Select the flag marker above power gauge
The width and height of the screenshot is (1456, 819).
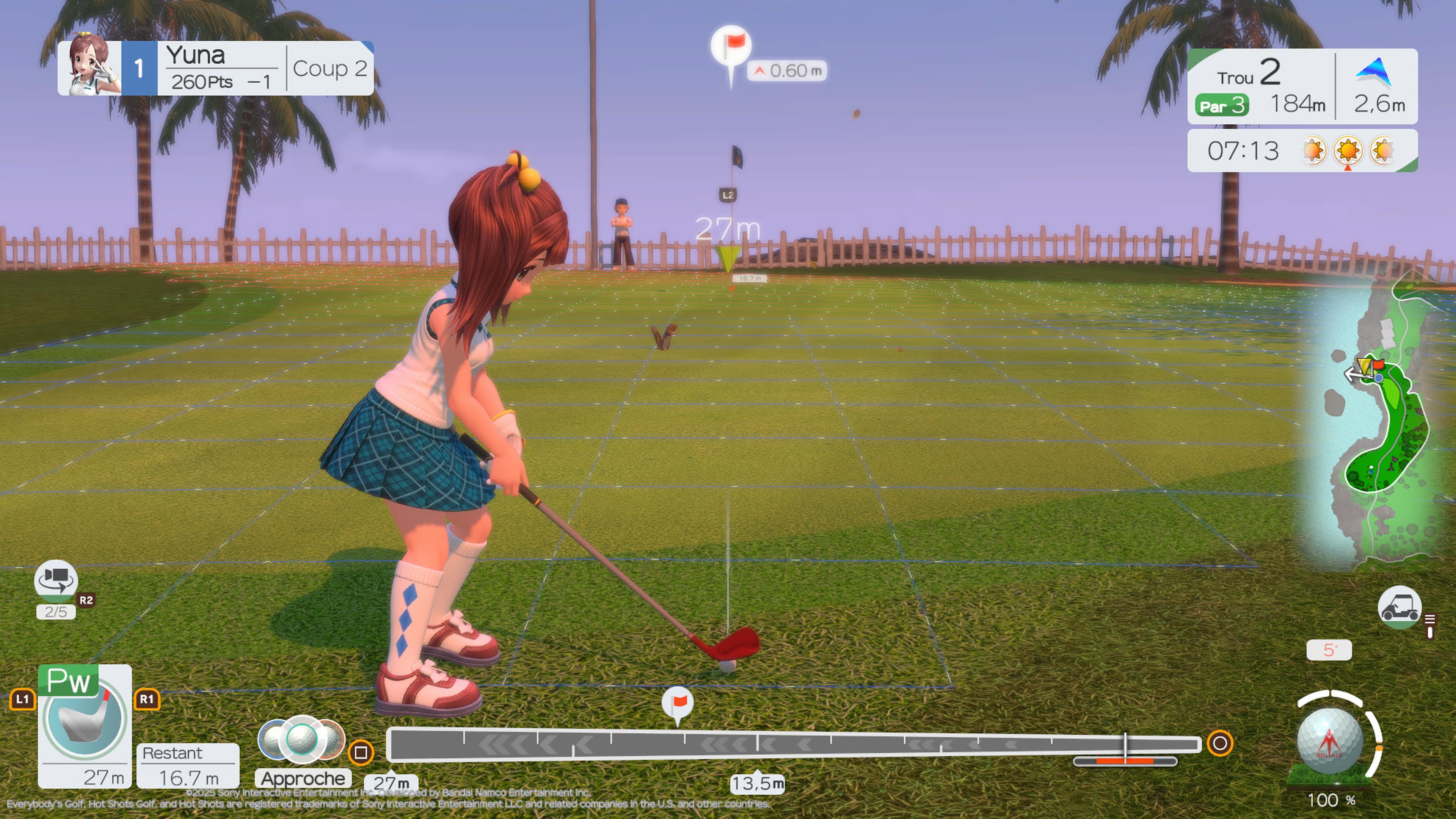677,704
